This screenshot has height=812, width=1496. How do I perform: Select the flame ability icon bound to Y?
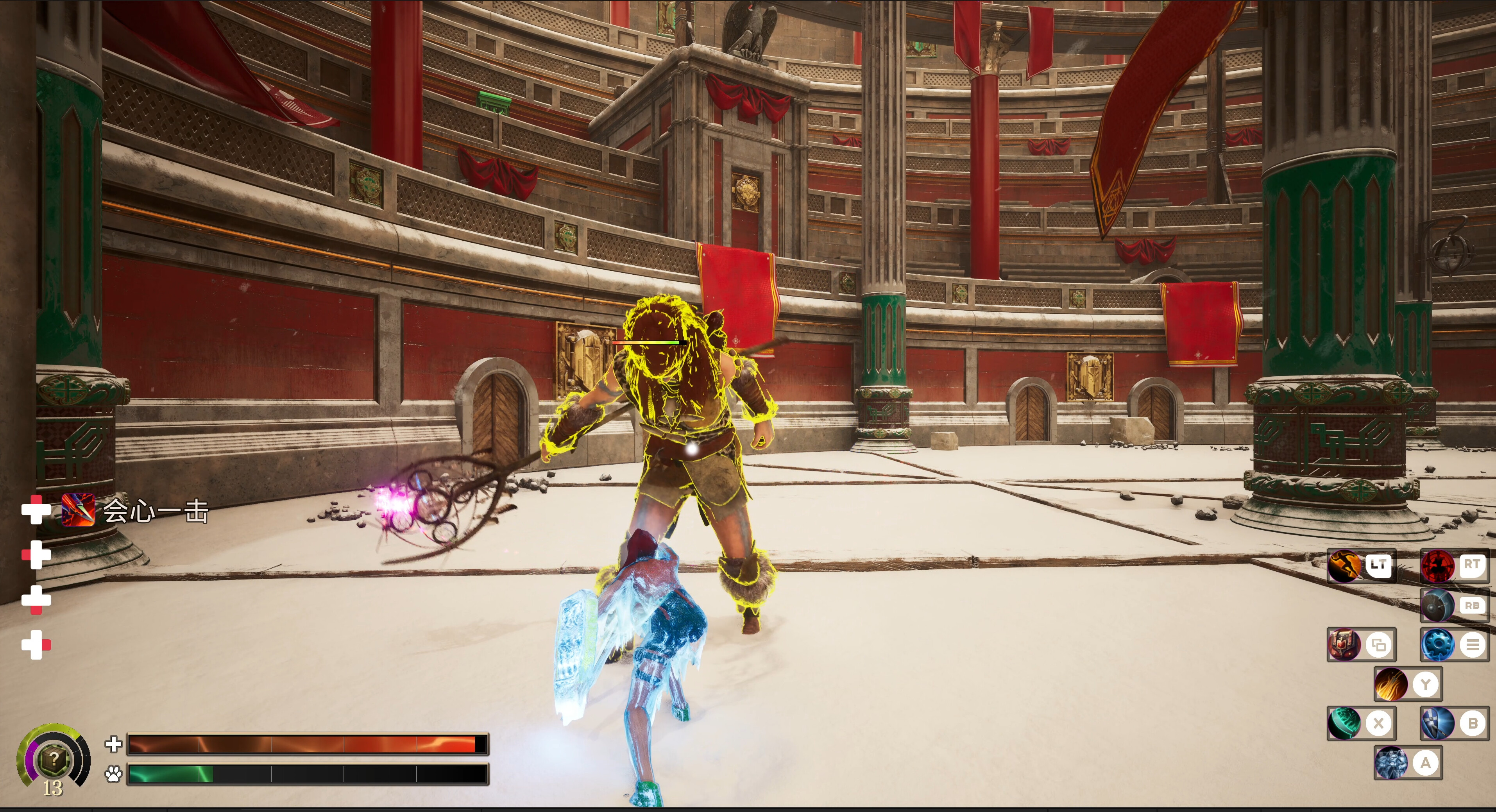click(x=1392, y=684)
